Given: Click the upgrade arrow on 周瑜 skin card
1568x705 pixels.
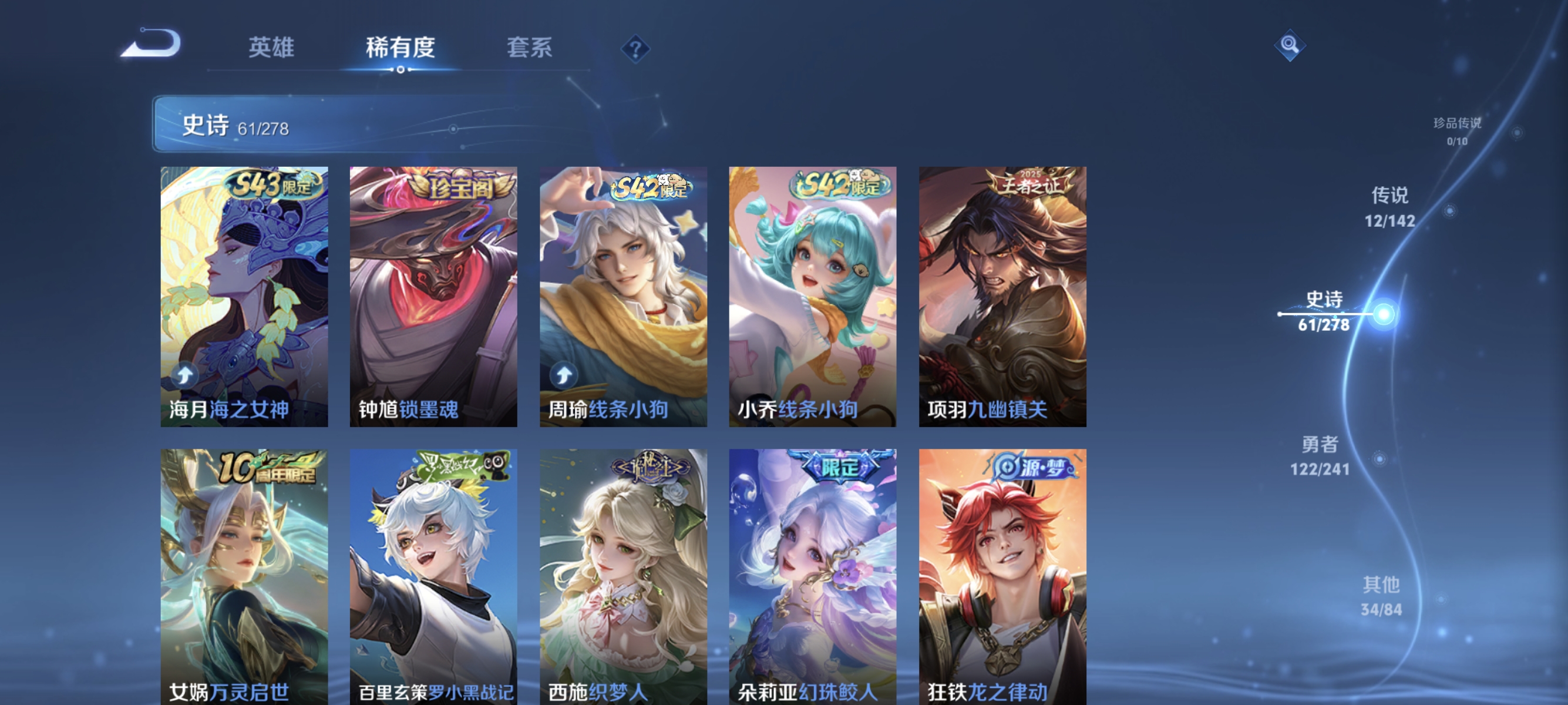Looking at the screenshot, I should 563,374.
